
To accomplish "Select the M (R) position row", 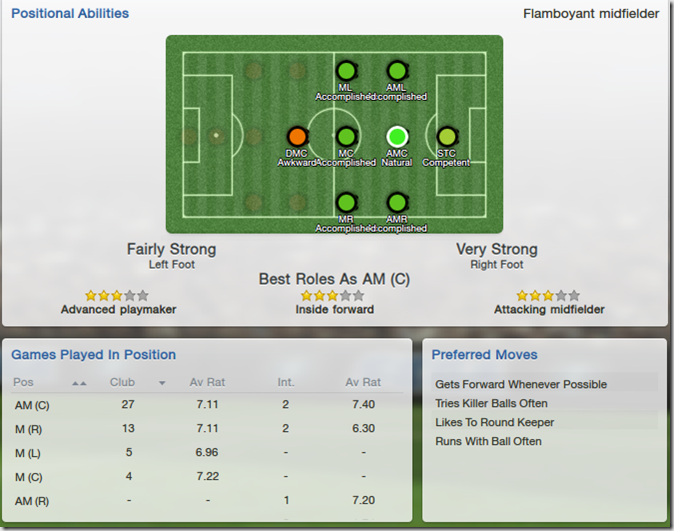I will pyautogui.click(x=207, y=428).
